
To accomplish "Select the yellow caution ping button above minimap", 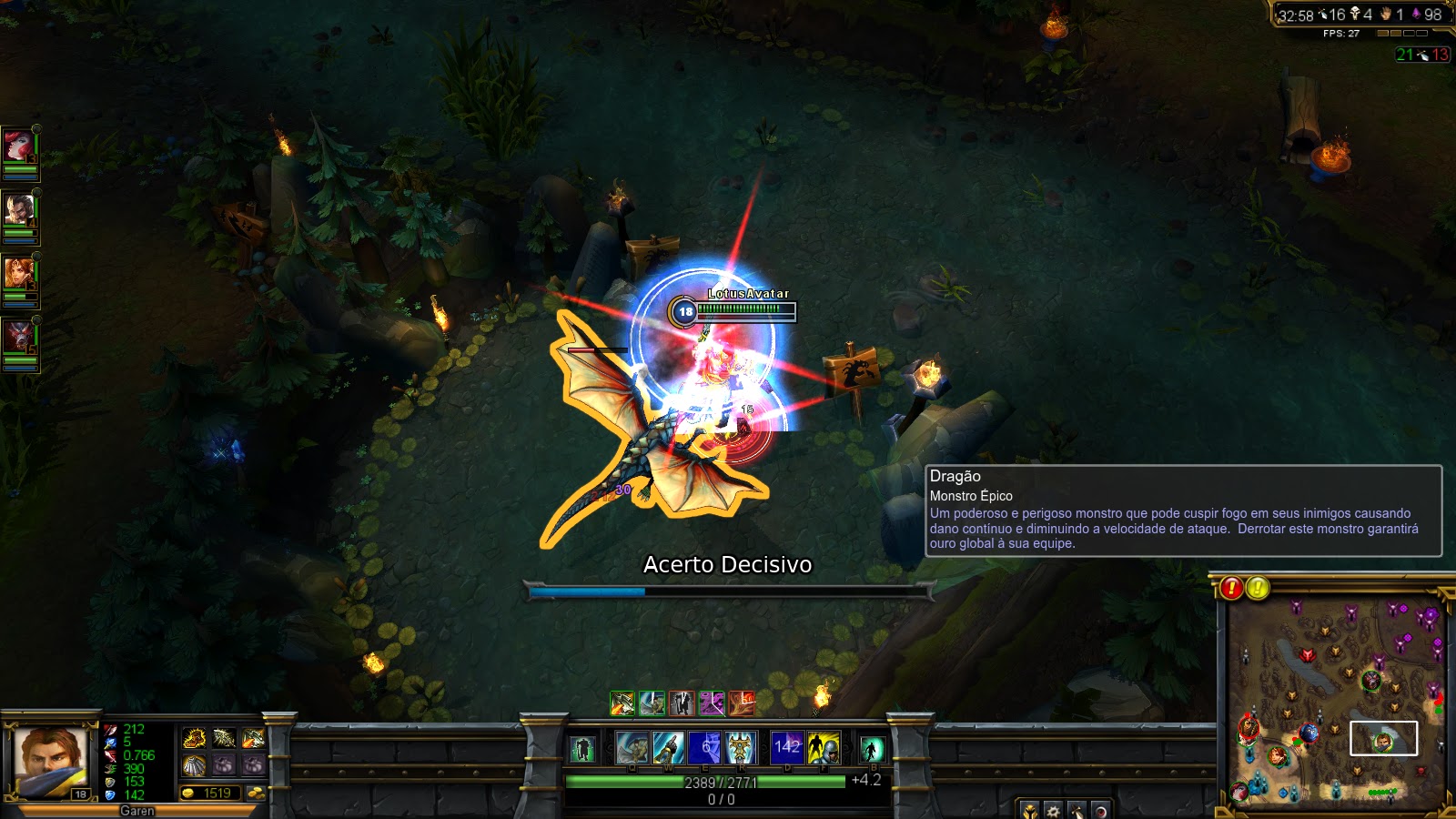I will [1258, 586].
